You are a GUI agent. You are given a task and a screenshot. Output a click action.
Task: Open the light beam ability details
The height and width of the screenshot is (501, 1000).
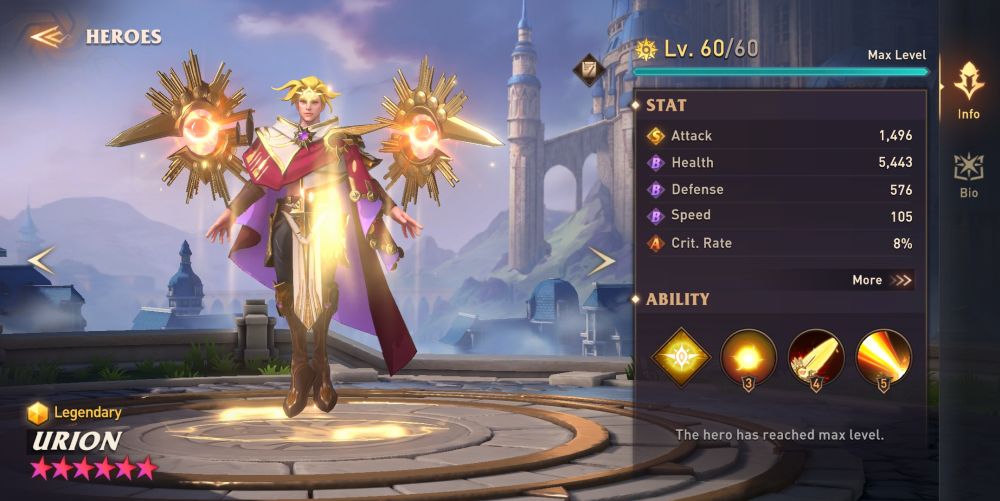[884, 357]
